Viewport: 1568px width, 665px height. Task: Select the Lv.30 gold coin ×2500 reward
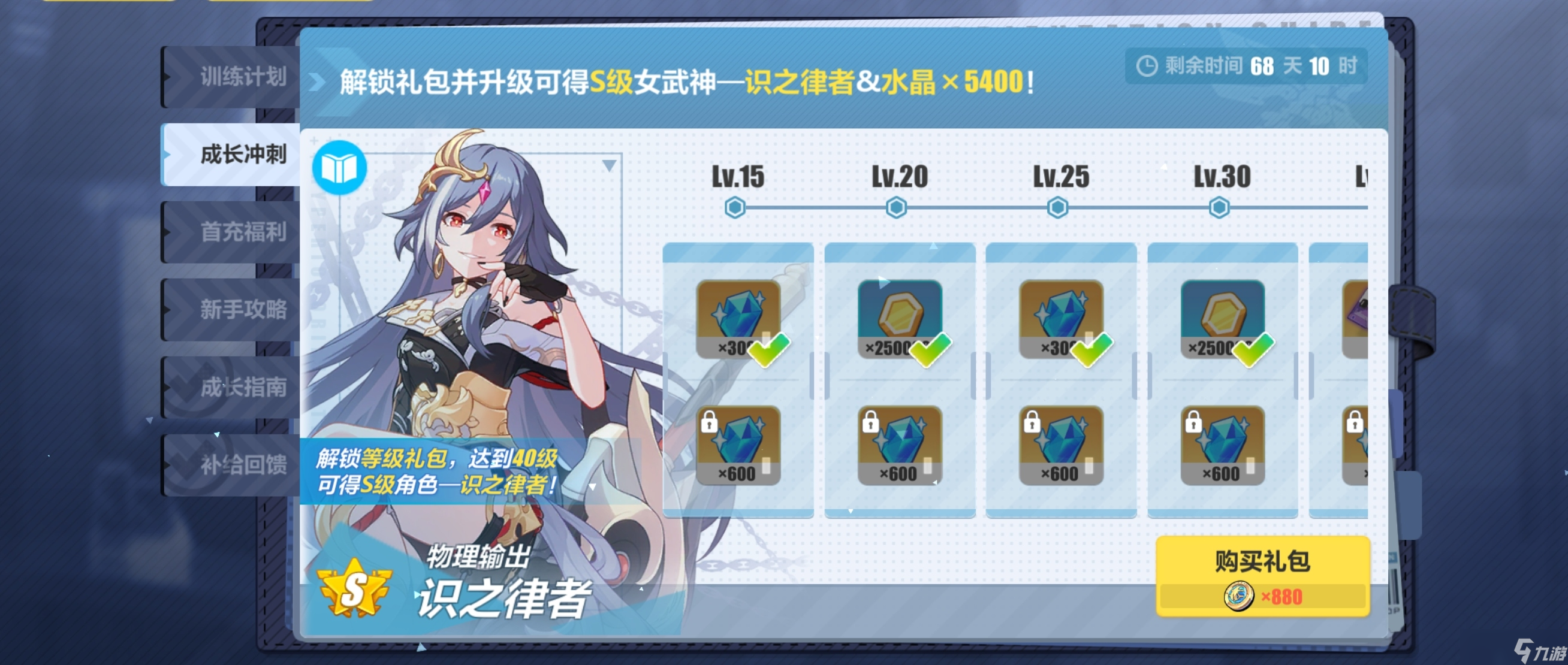(1223, 316)
